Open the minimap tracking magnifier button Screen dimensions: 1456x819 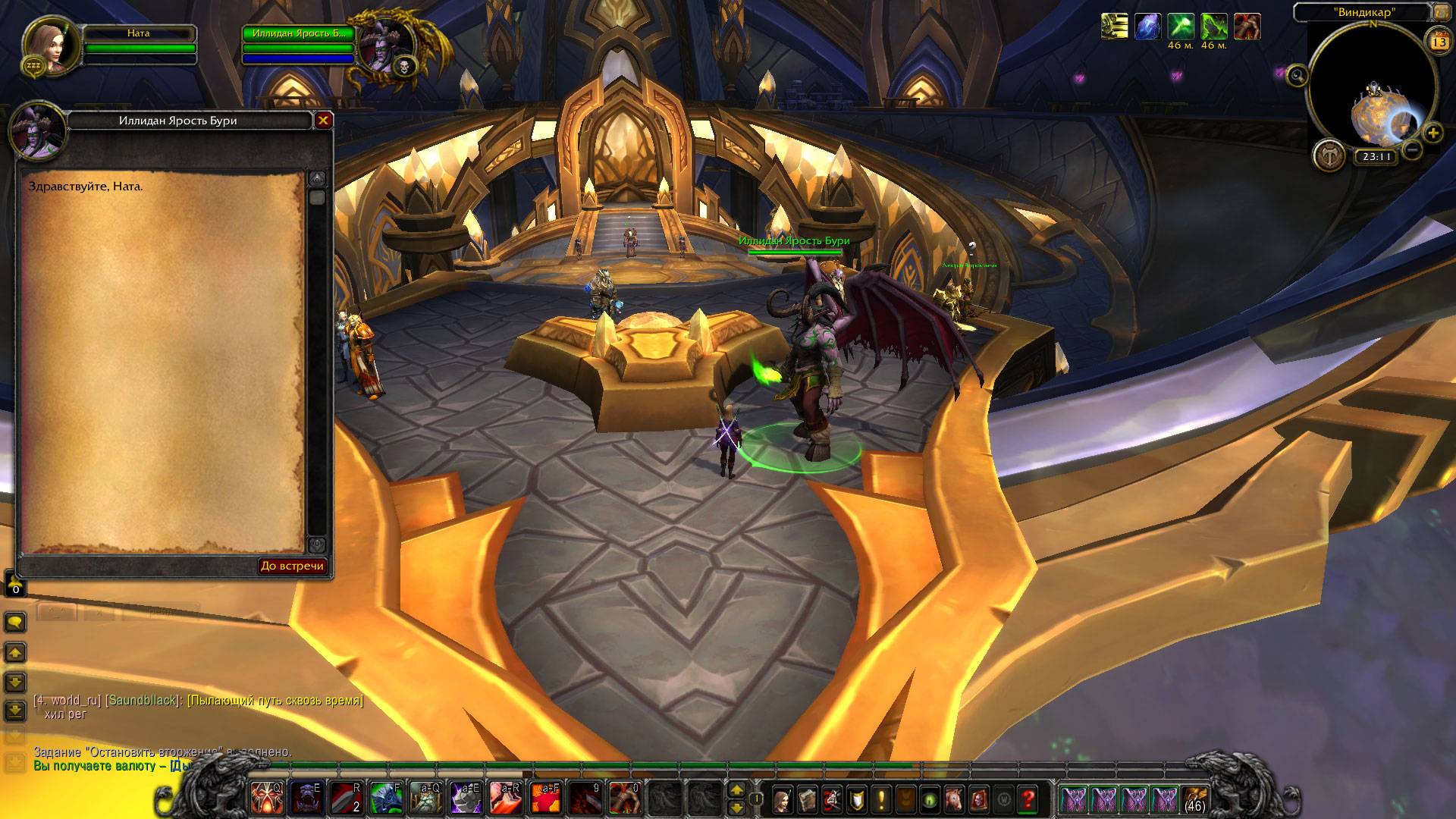(x=1298, y=75)
